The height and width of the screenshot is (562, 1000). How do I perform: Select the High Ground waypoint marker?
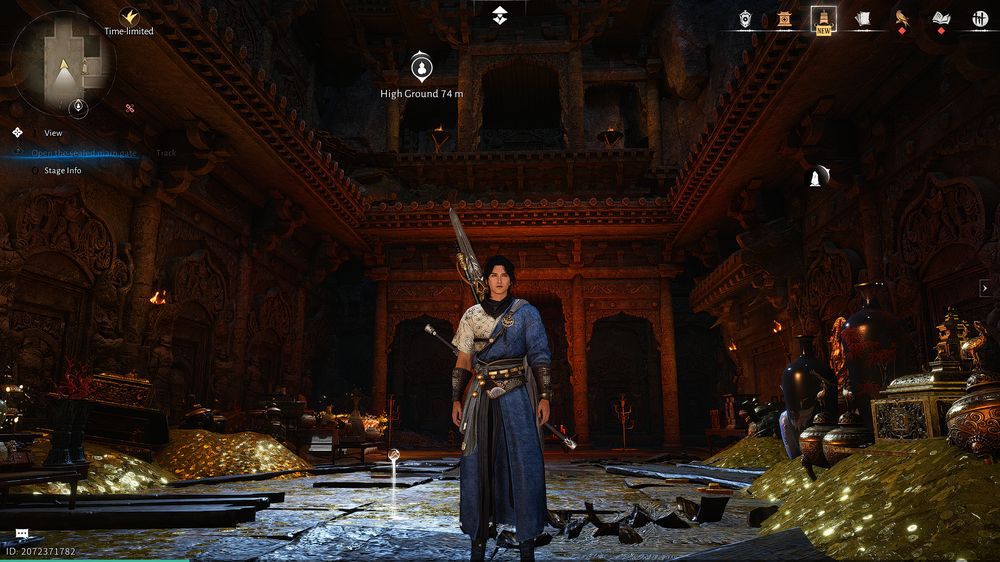point(422,68)
